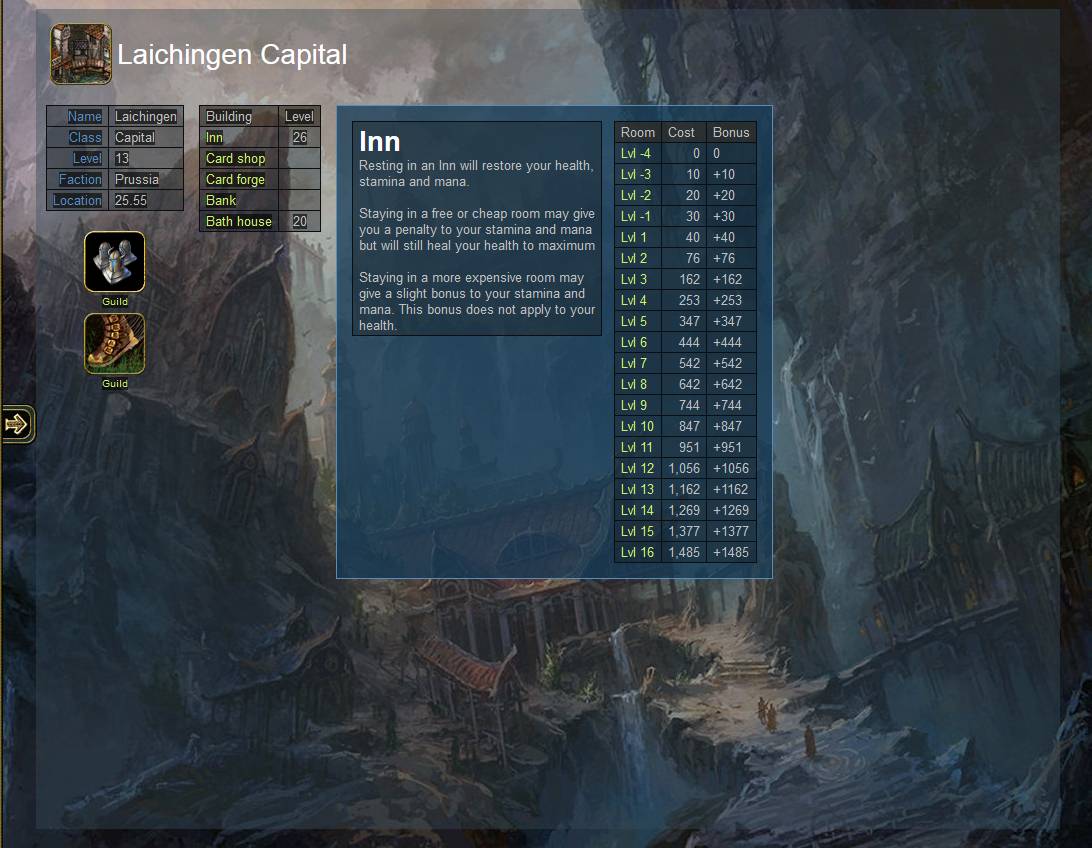The height and width of the screenshot is (848, 1092).
Task: Open the armor helmets Guild icon
Action: [114, 262]
